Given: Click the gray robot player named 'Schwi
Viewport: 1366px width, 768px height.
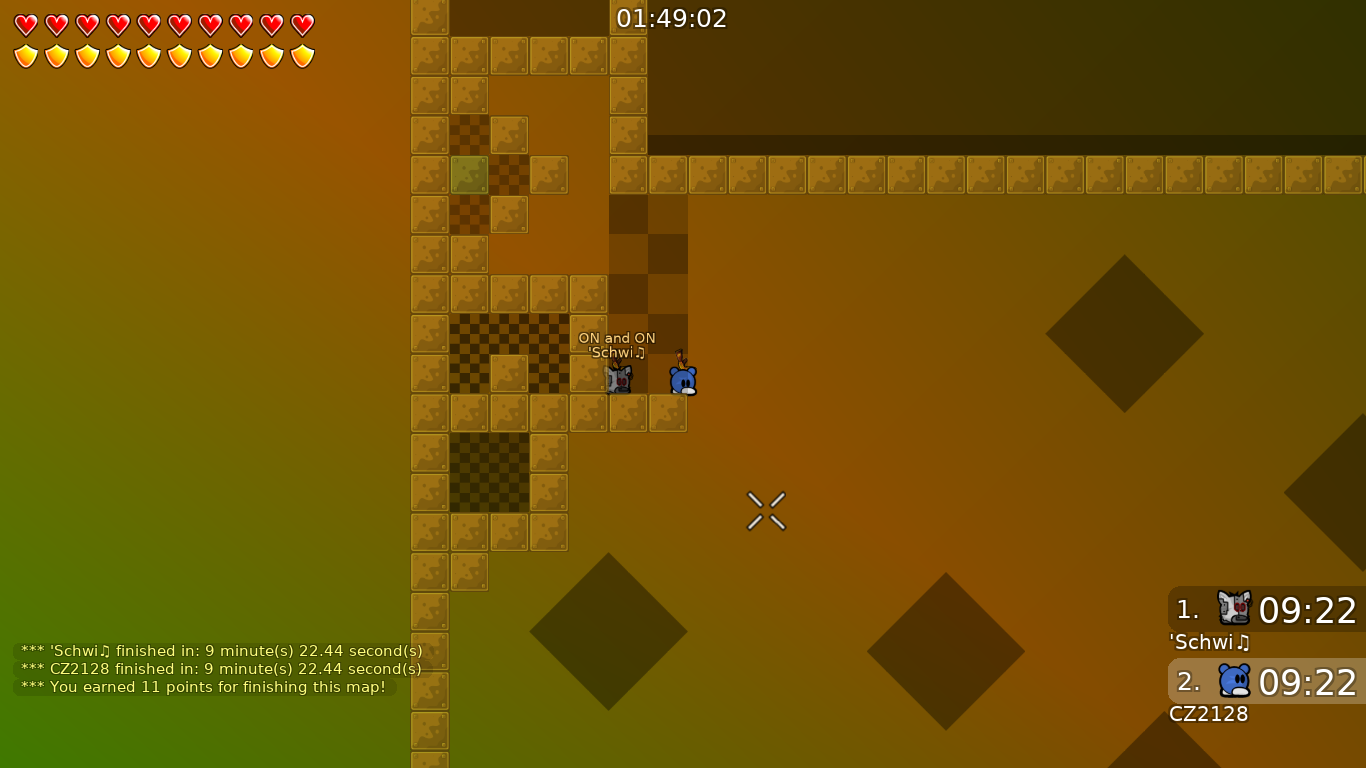Looking at the screenshot, I should point(618,377).
